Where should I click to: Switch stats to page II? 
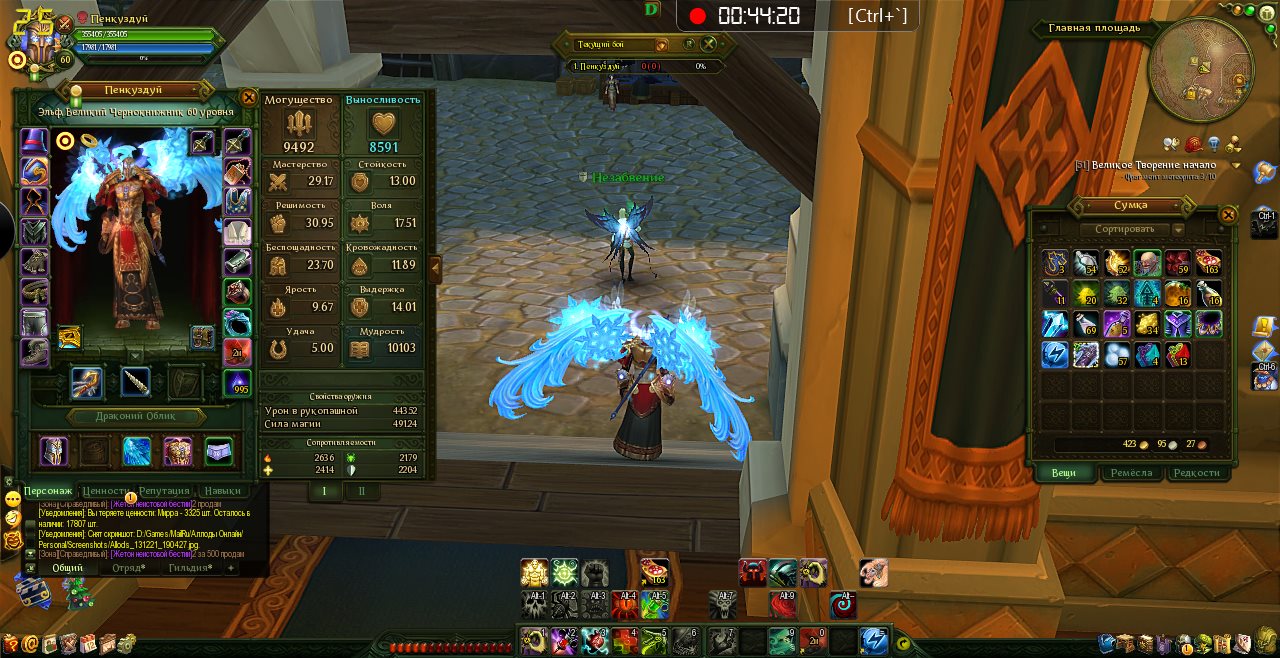coord(362,491)
